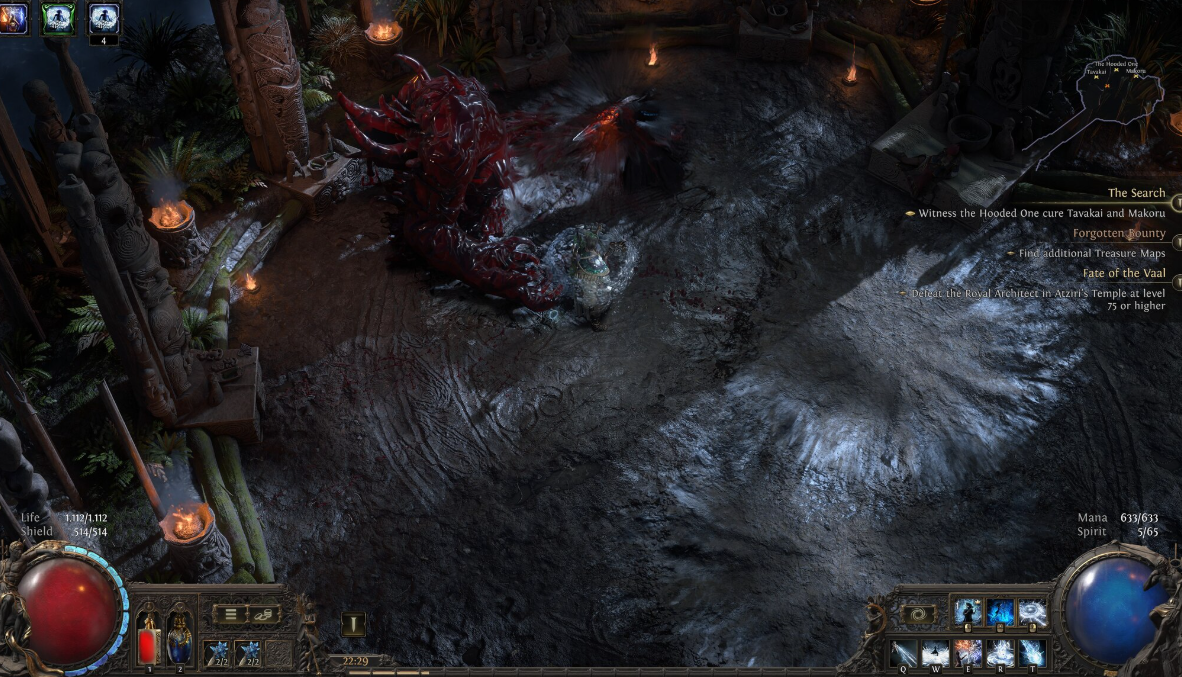Select the frost circle rune skill
The height and width of the screenshot is (677, 1182).
pyautogui.click(x=1031, y=612)
